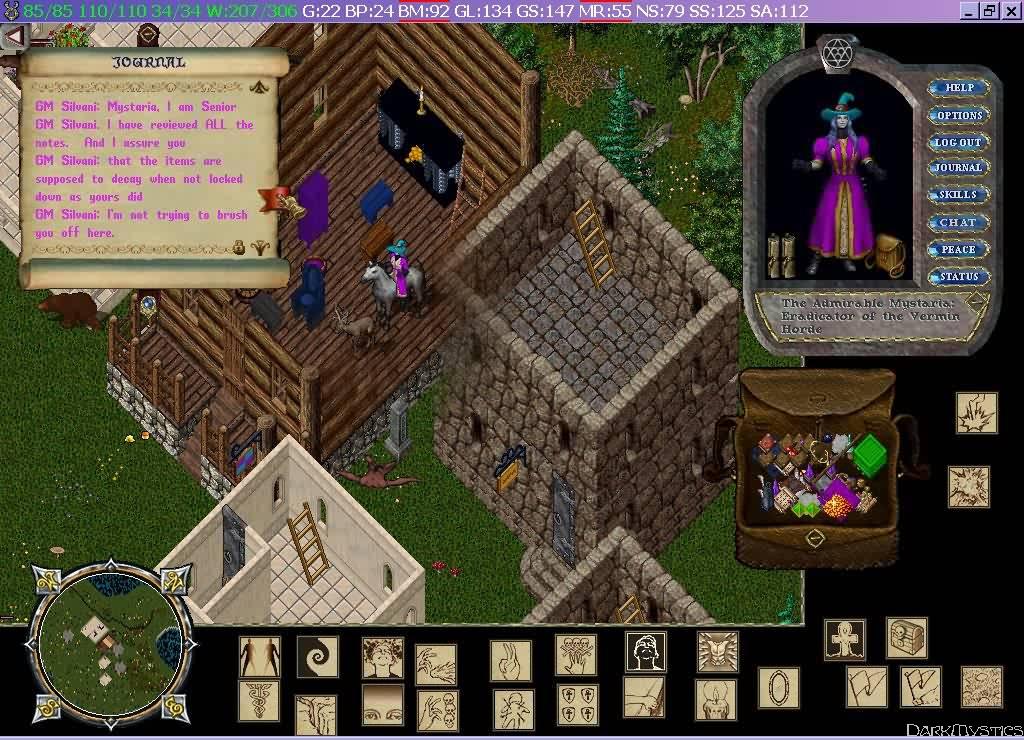Show the character Status window
Viewport: 1024px width, 740px height.
[959, 276]
